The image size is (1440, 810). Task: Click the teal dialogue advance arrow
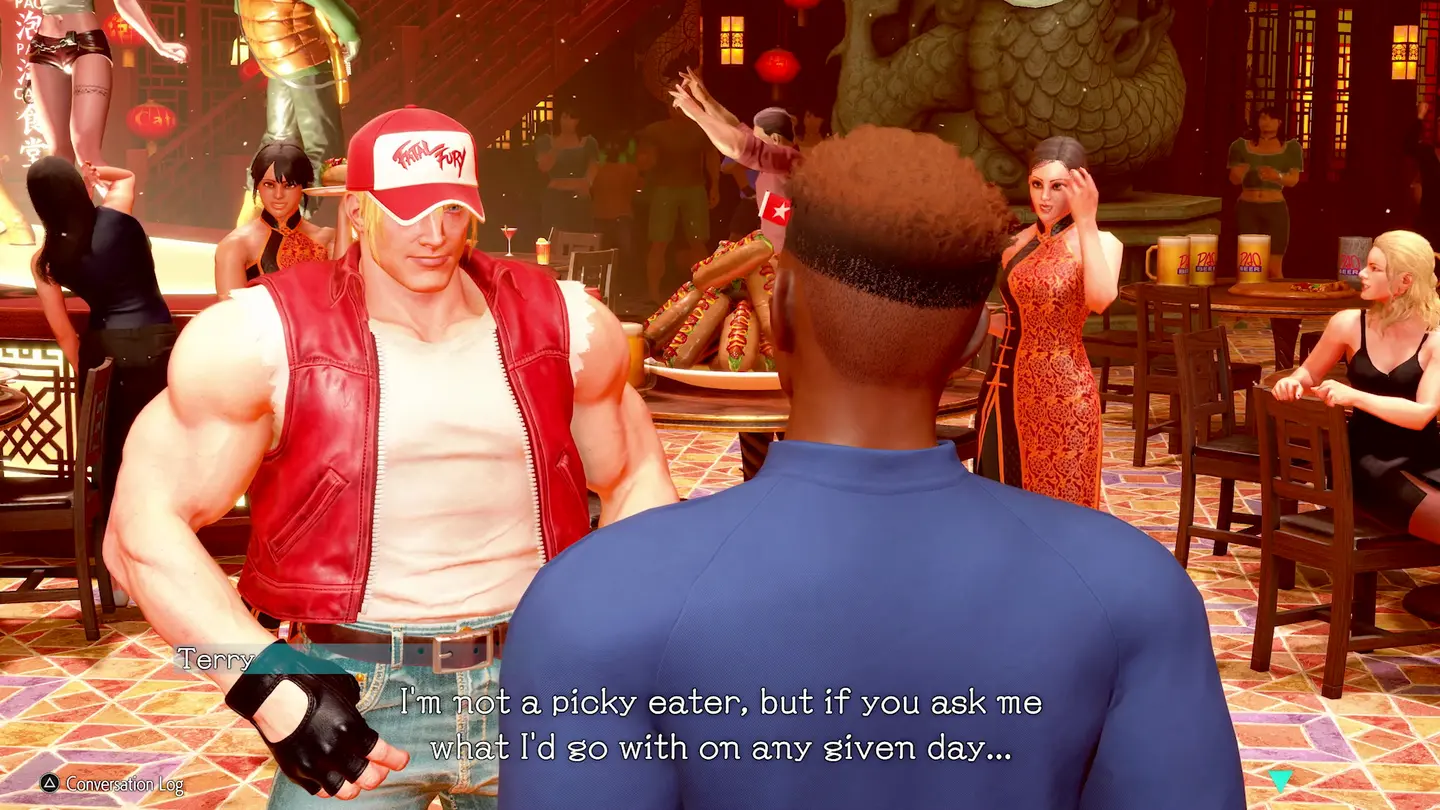tap(1280, 779)
